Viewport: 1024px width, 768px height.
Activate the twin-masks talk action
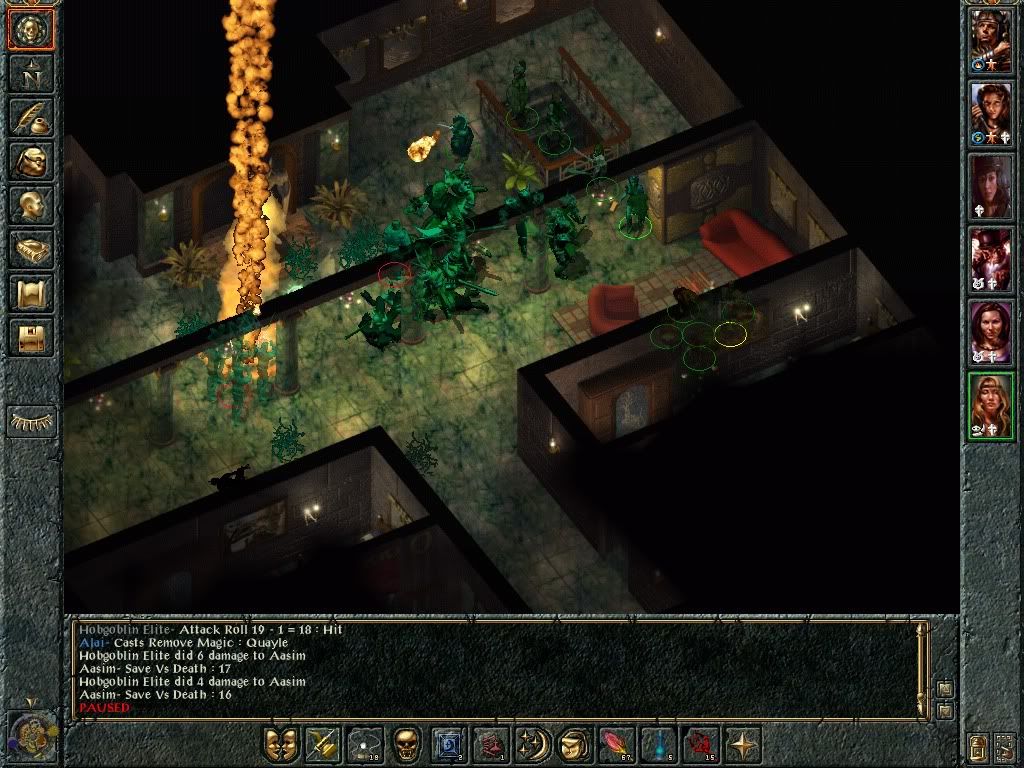[x=281, y=745]
